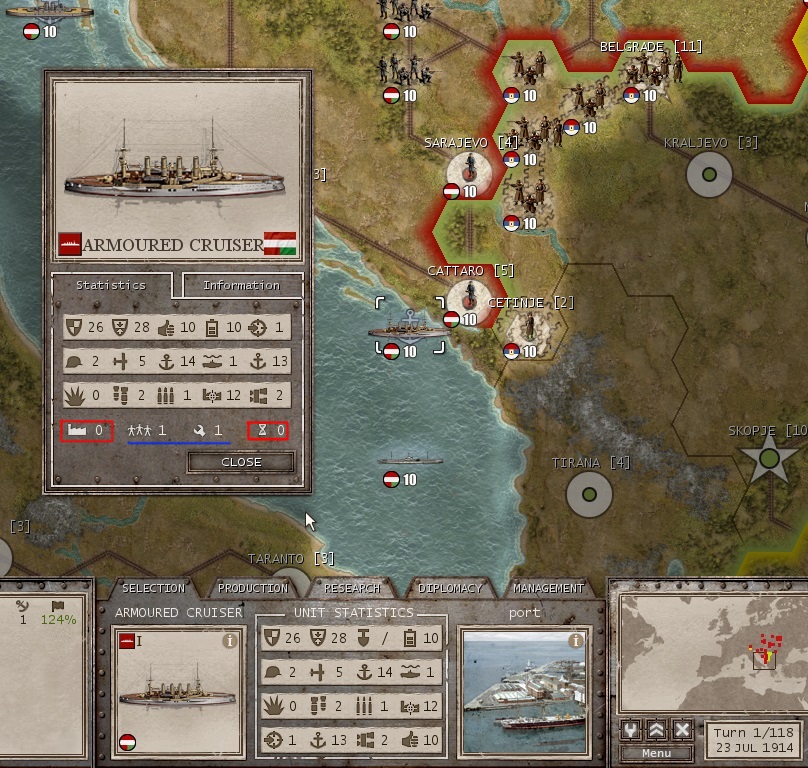Screen dimensions: 808x768
Task: Switch to the Research tab
Action: [352, 588]
